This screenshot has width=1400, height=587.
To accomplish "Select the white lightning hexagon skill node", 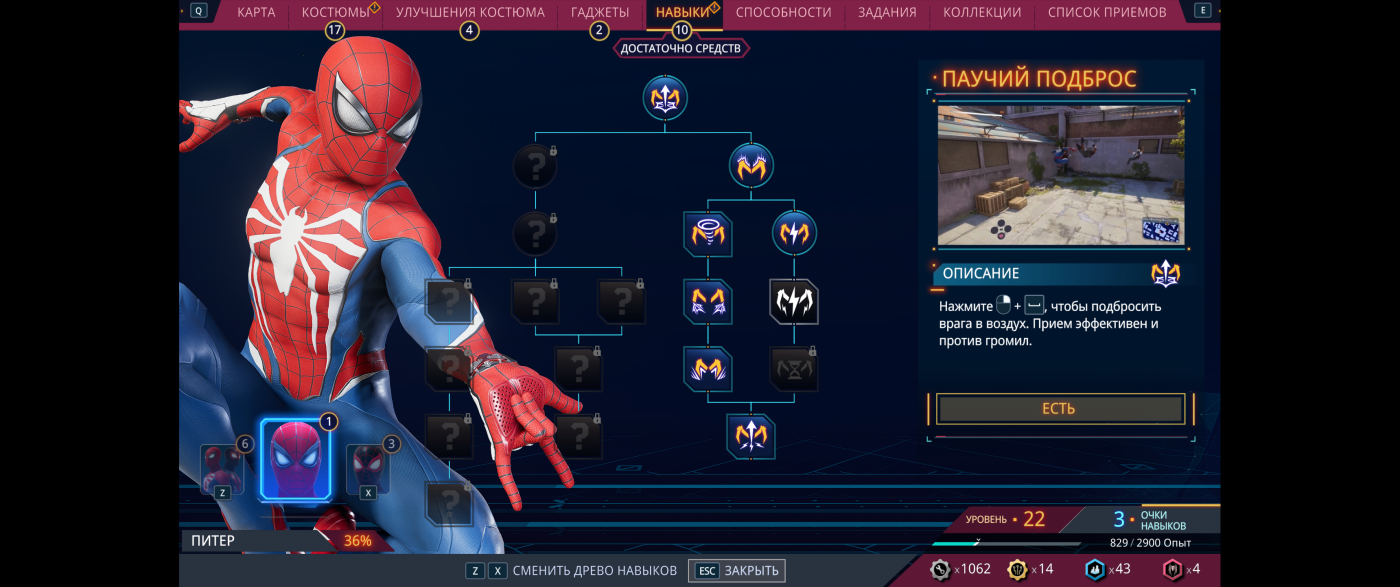I will 794,302.
